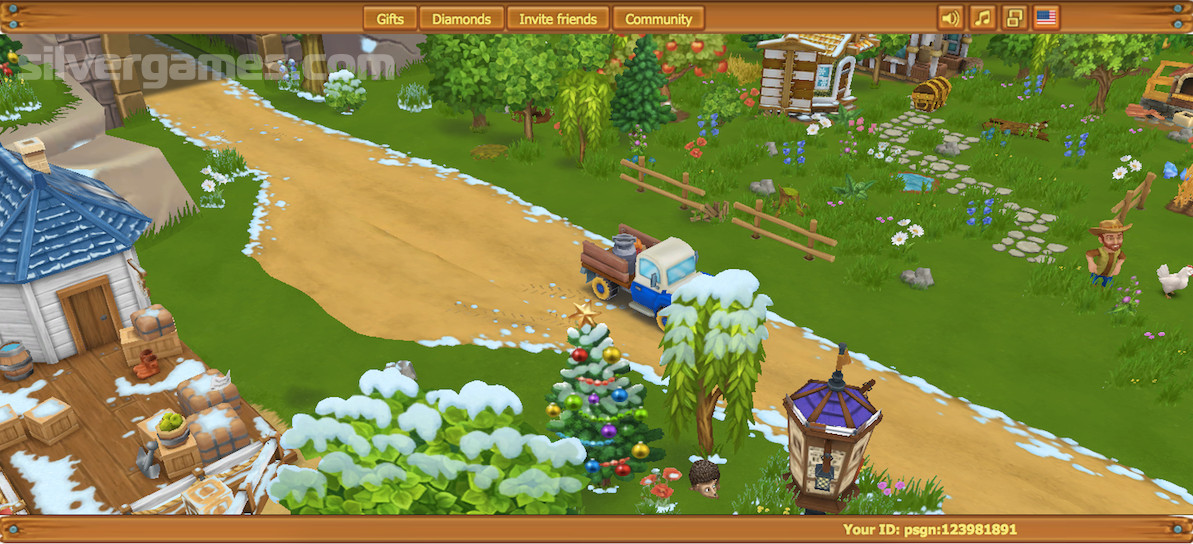Viewport: 1193px width, 544px height.
Task: Open the Community page
Action: point(658,18)
